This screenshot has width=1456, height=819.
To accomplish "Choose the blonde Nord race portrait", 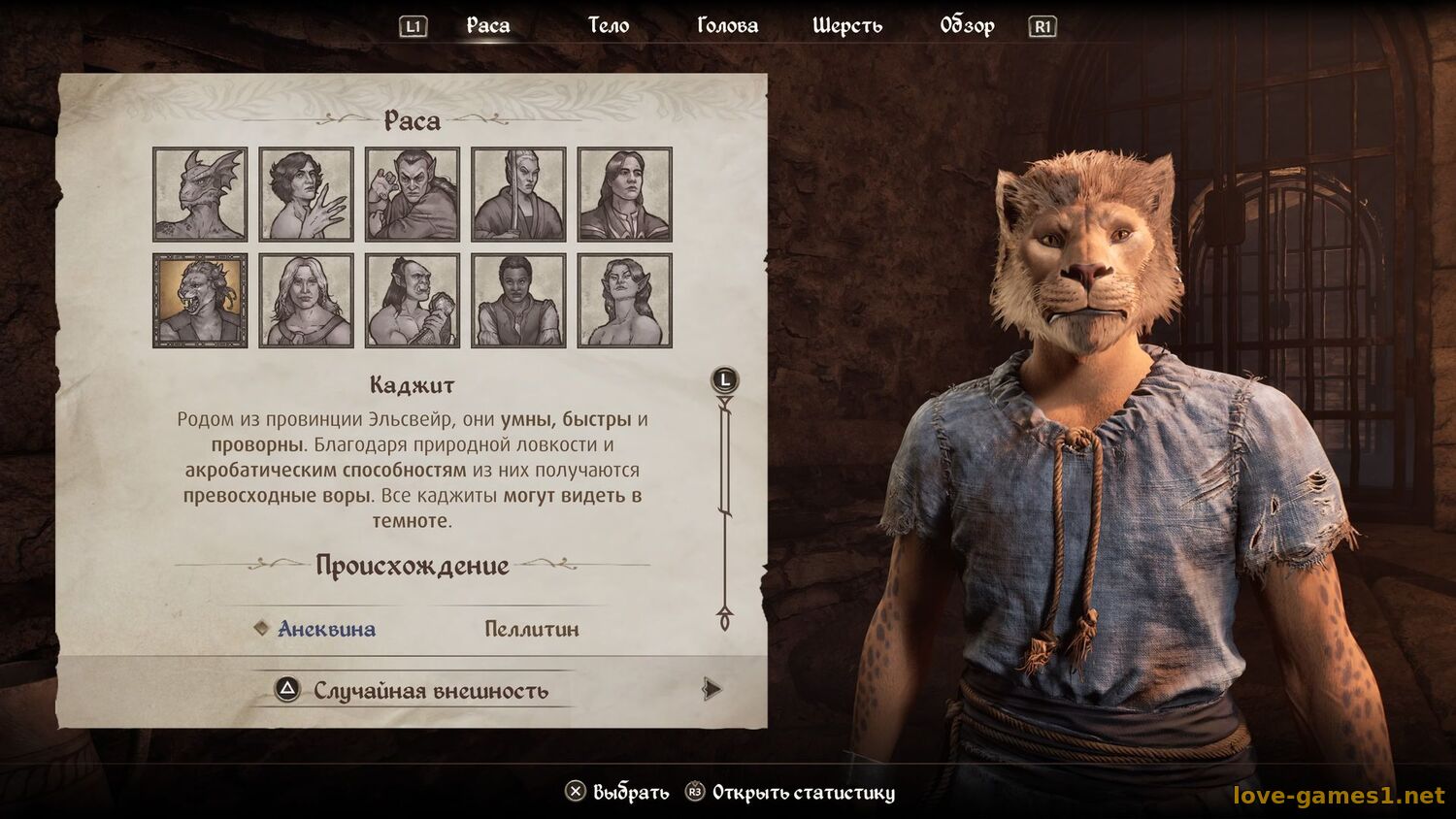I will tap(306, 300).
